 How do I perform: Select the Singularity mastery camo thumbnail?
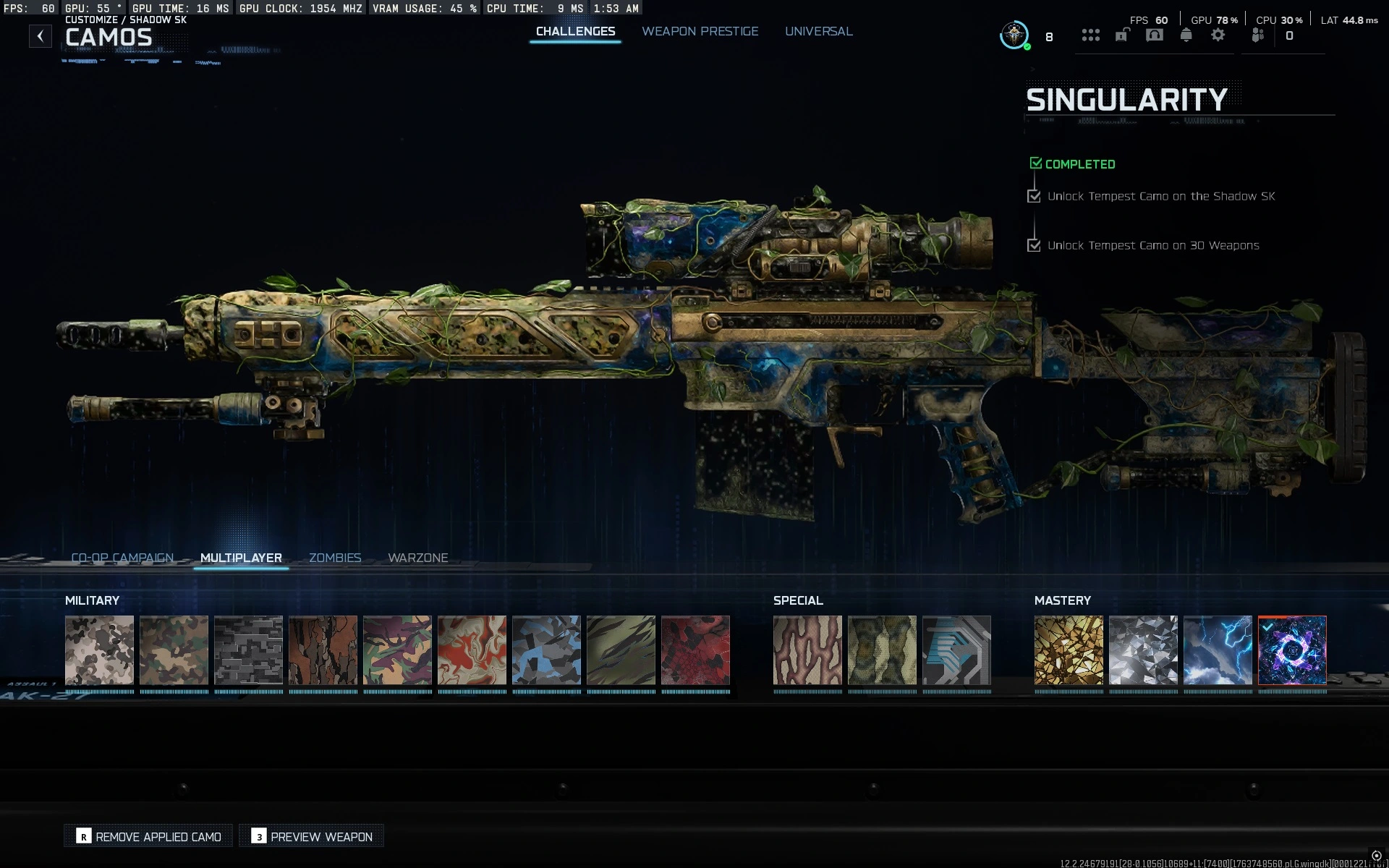pyautogui.click(x=1291, y=651)
